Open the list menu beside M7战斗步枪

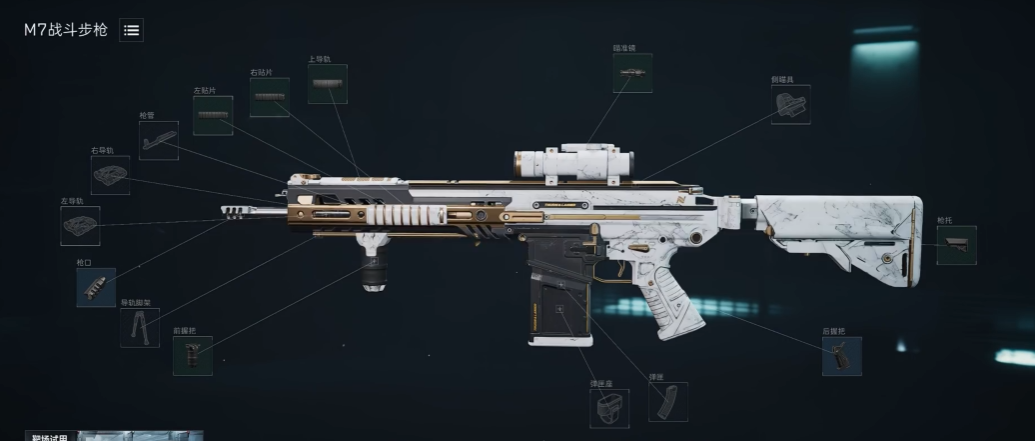(x=131, y=30)
